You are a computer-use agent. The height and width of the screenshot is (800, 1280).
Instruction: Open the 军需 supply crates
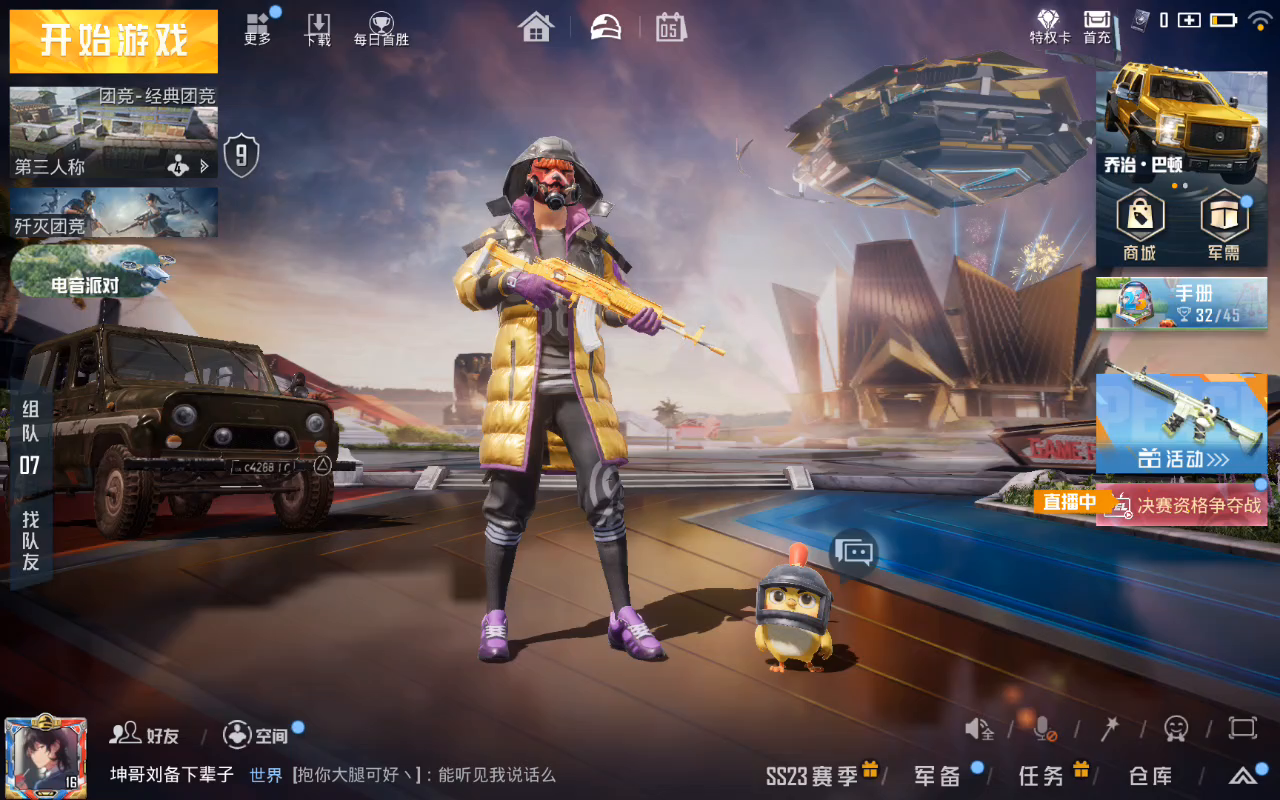pyautogui.click(x=1223, y=226)
